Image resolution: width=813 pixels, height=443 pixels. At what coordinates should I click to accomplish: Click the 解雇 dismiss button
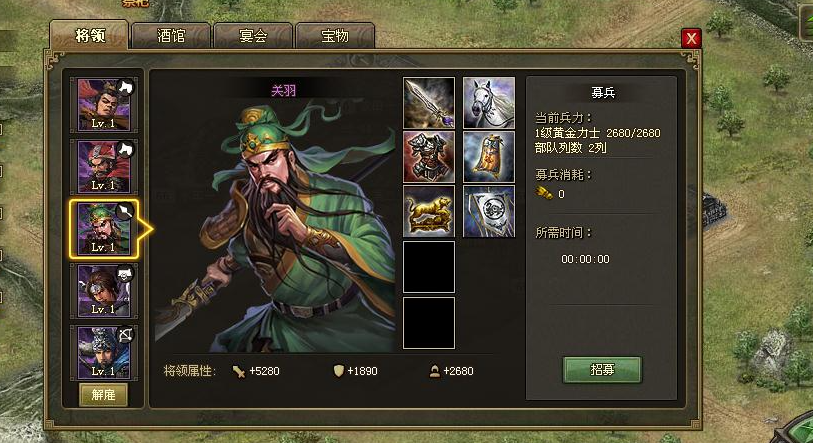pos(104,394)
